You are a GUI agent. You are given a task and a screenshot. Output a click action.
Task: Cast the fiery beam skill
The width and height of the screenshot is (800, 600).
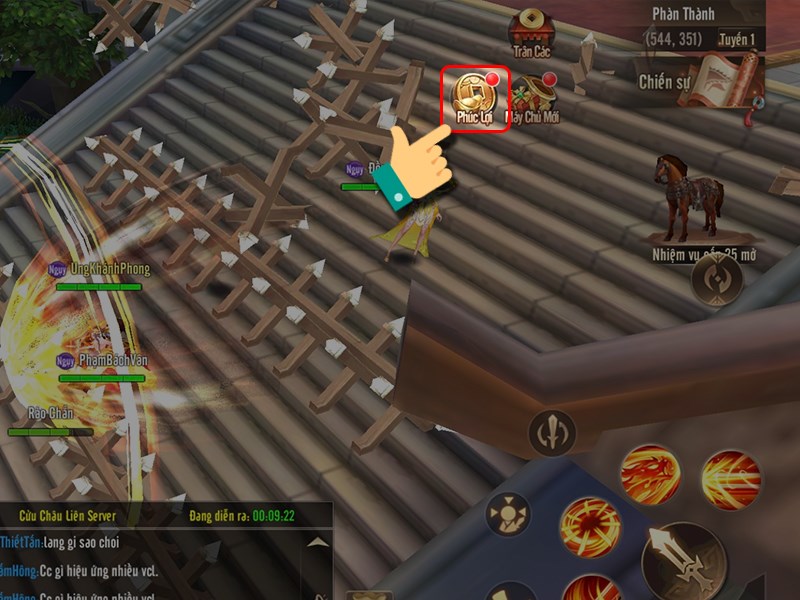coord(731,477)
